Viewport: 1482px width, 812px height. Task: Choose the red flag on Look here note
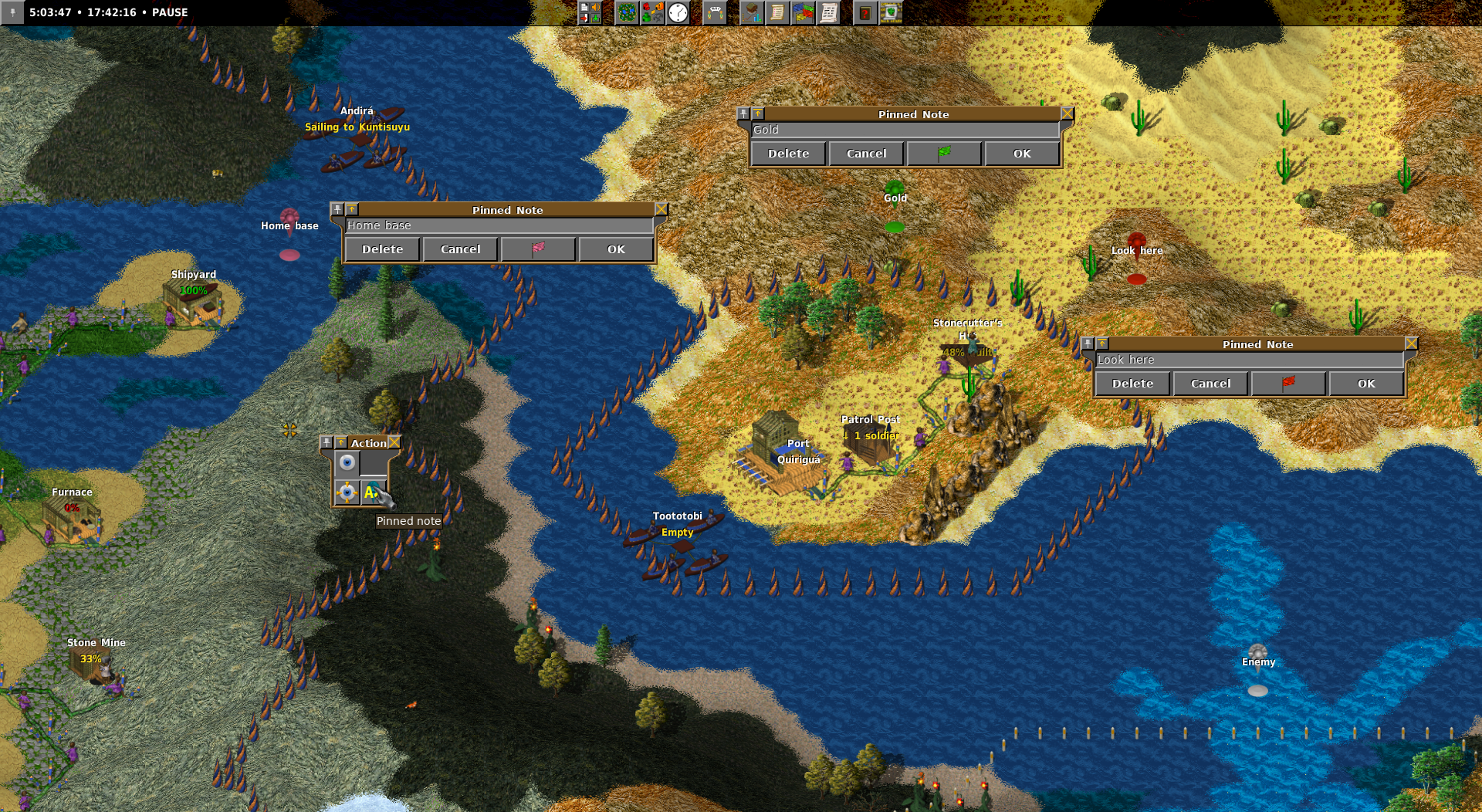coord(1288,384)
